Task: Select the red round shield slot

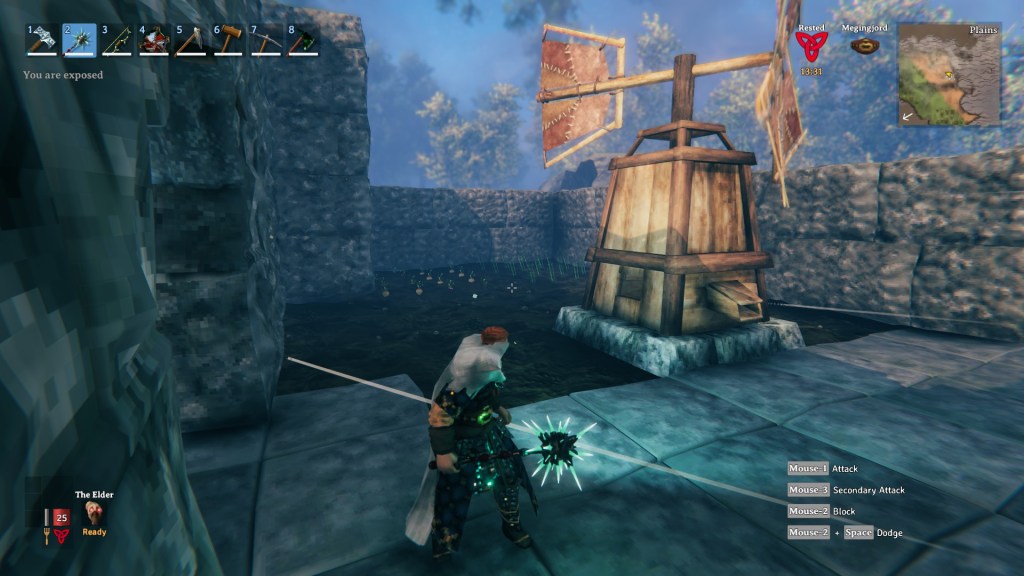Action: coord(154,40)
